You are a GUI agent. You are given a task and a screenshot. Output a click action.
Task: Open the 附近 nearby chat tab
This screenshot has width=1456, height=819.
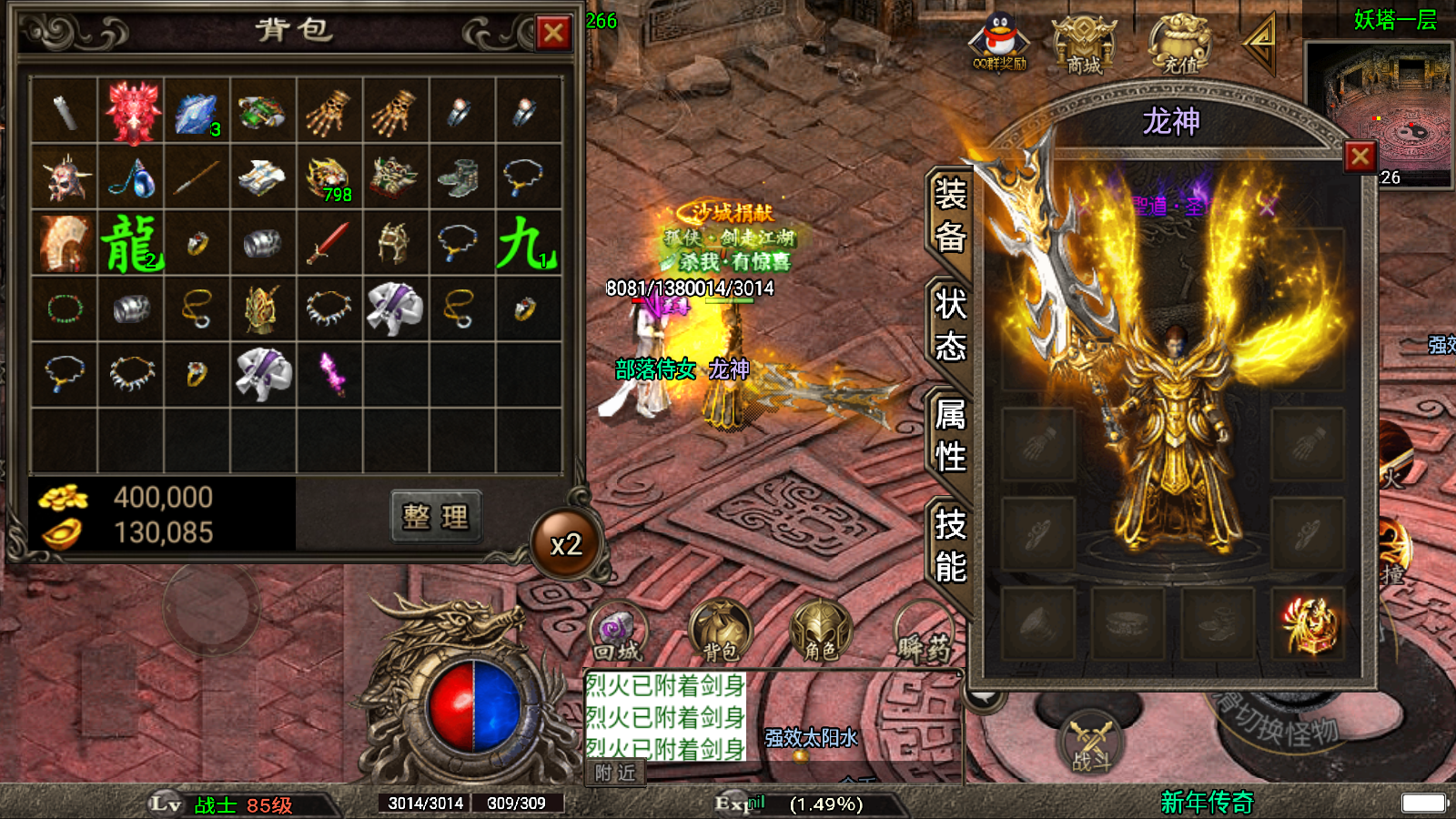[x=615, y=773]
